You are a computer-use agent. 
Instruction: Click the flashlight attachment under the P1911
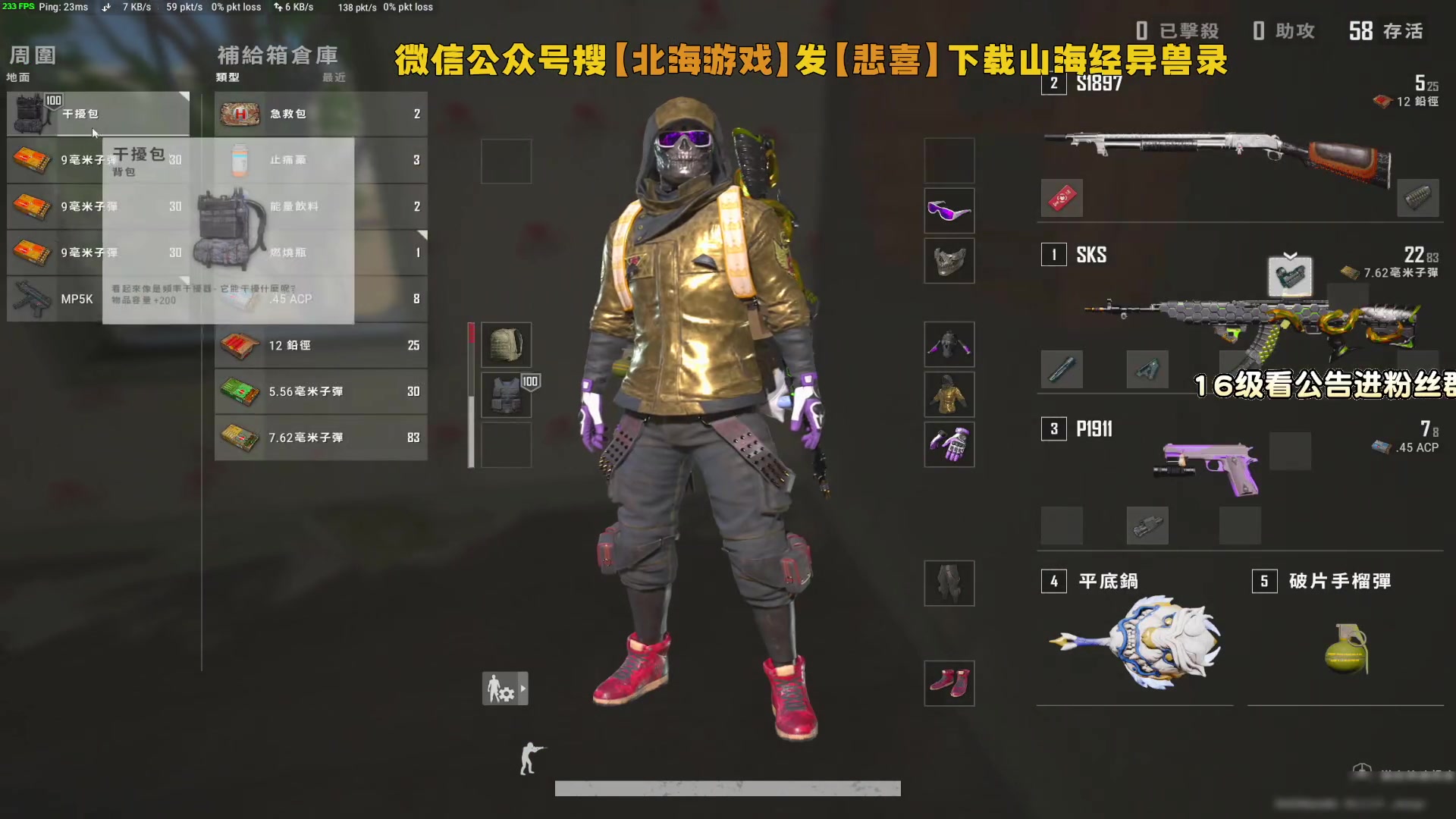(1147, 526)
